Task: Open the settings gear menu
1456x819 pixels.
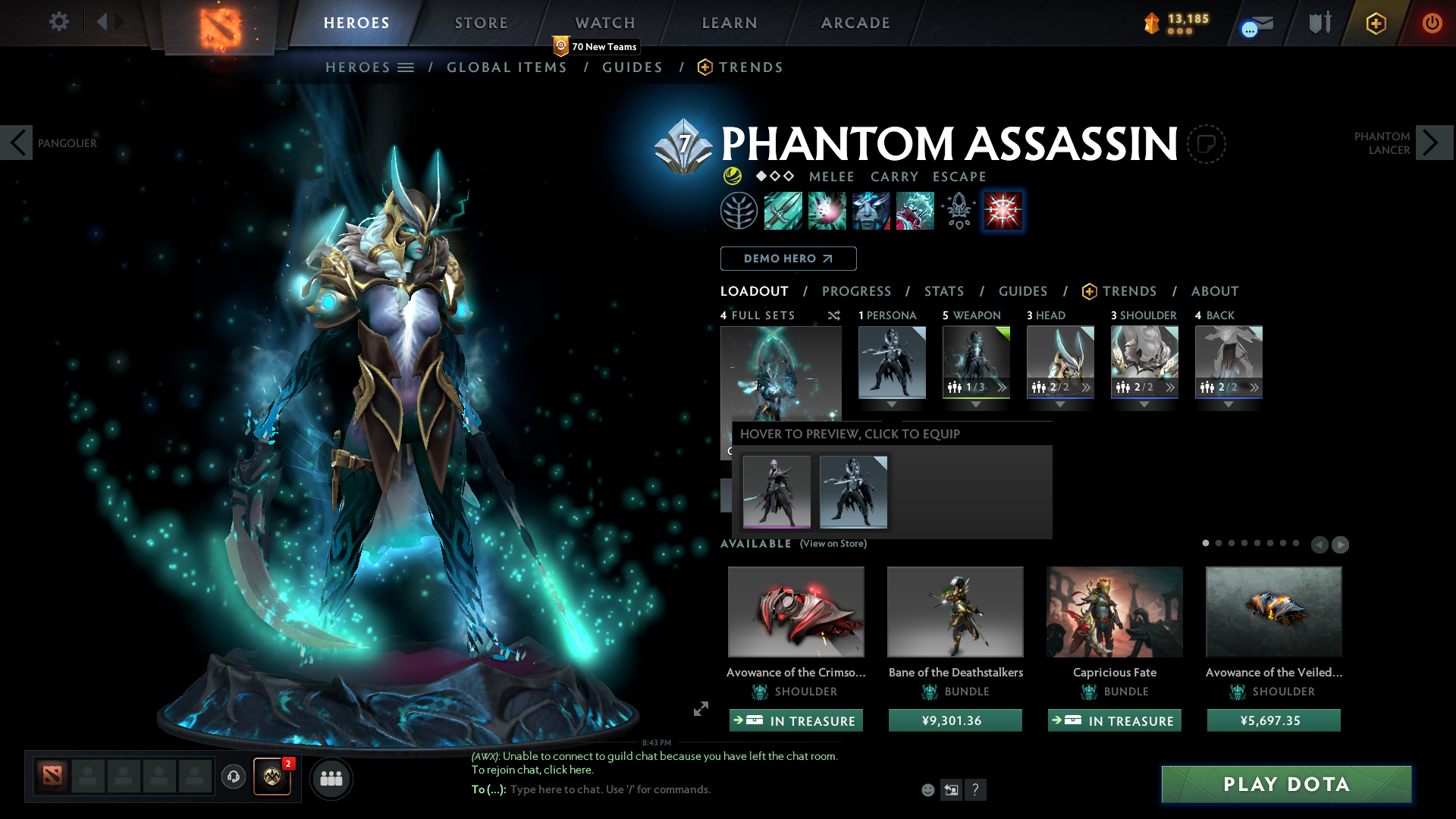Action: point(59,22)
